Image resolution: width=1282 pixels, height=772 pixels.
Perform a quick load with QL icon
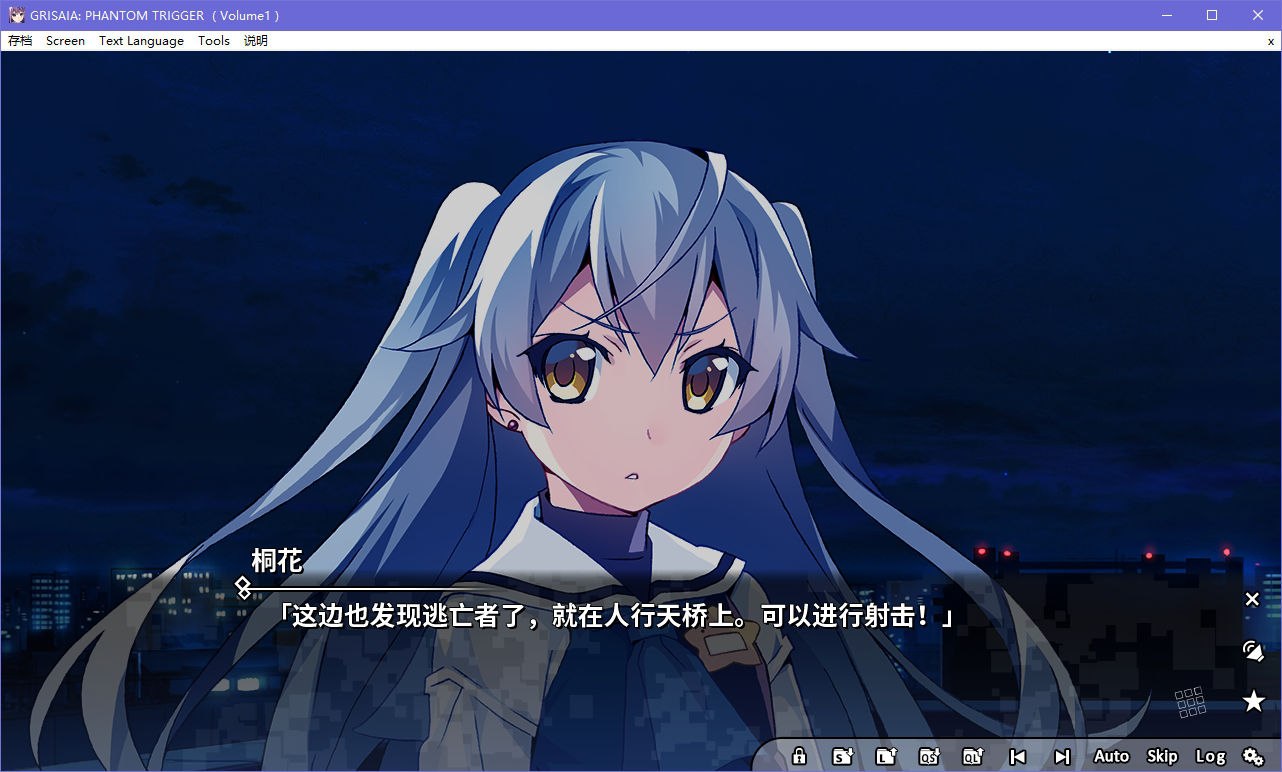pyautogui.click(x=972, y=757)
